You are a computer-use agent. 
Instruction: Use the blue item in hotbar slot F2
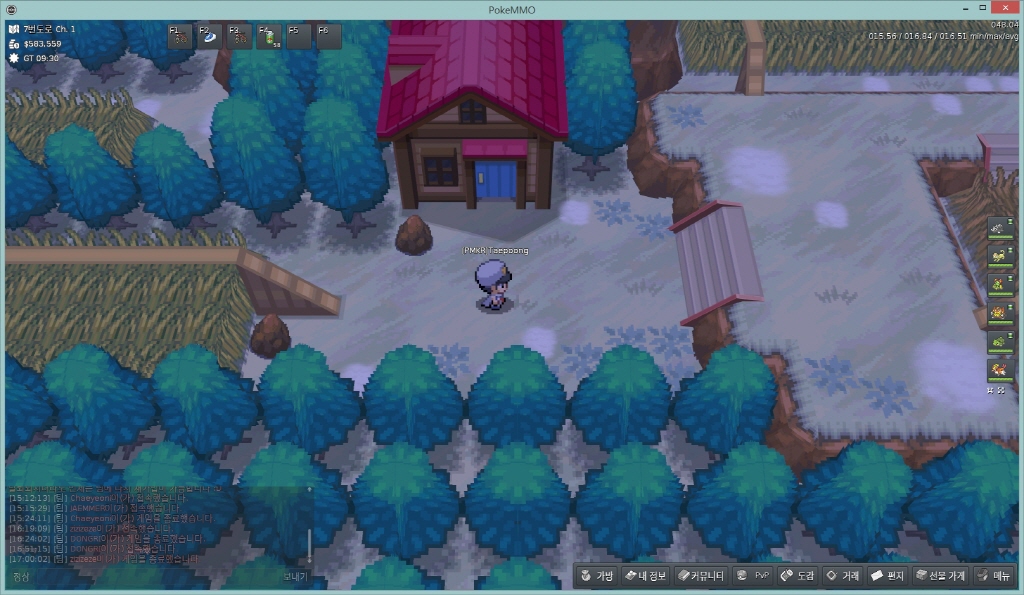[x=210, y=38]
